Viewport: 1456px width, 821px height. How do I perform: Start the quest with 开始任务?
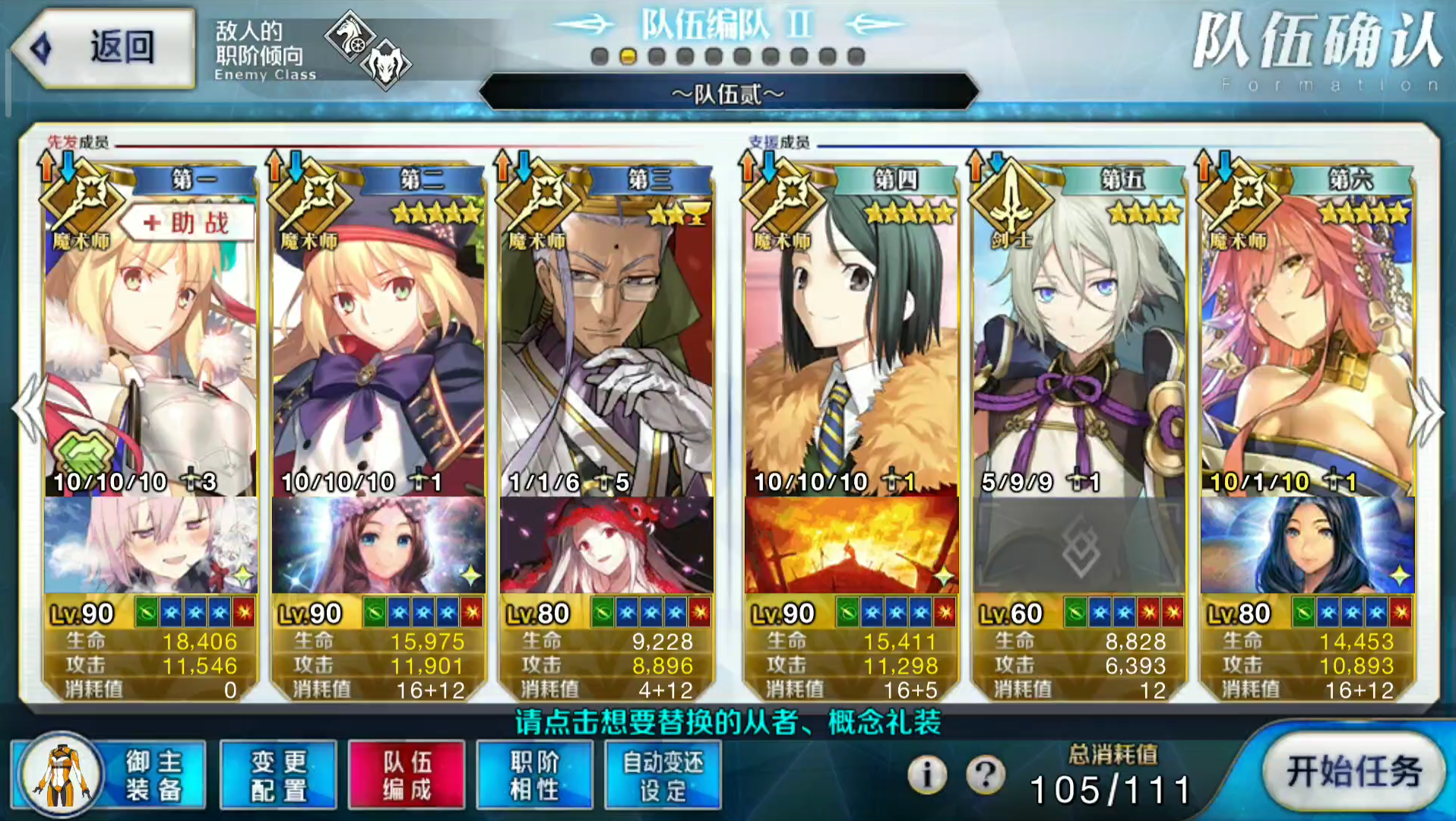(x=1353, y=772)
